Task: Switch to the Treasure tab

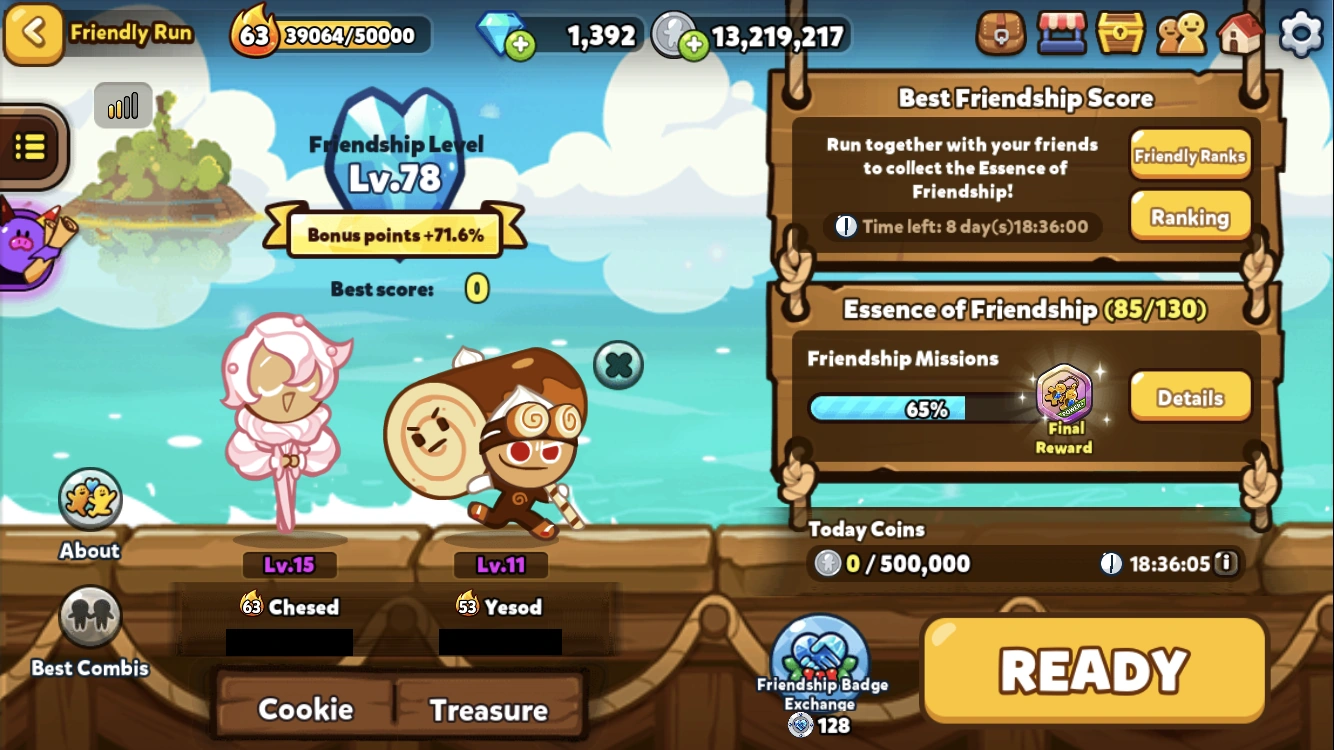Action: (490, 709)
